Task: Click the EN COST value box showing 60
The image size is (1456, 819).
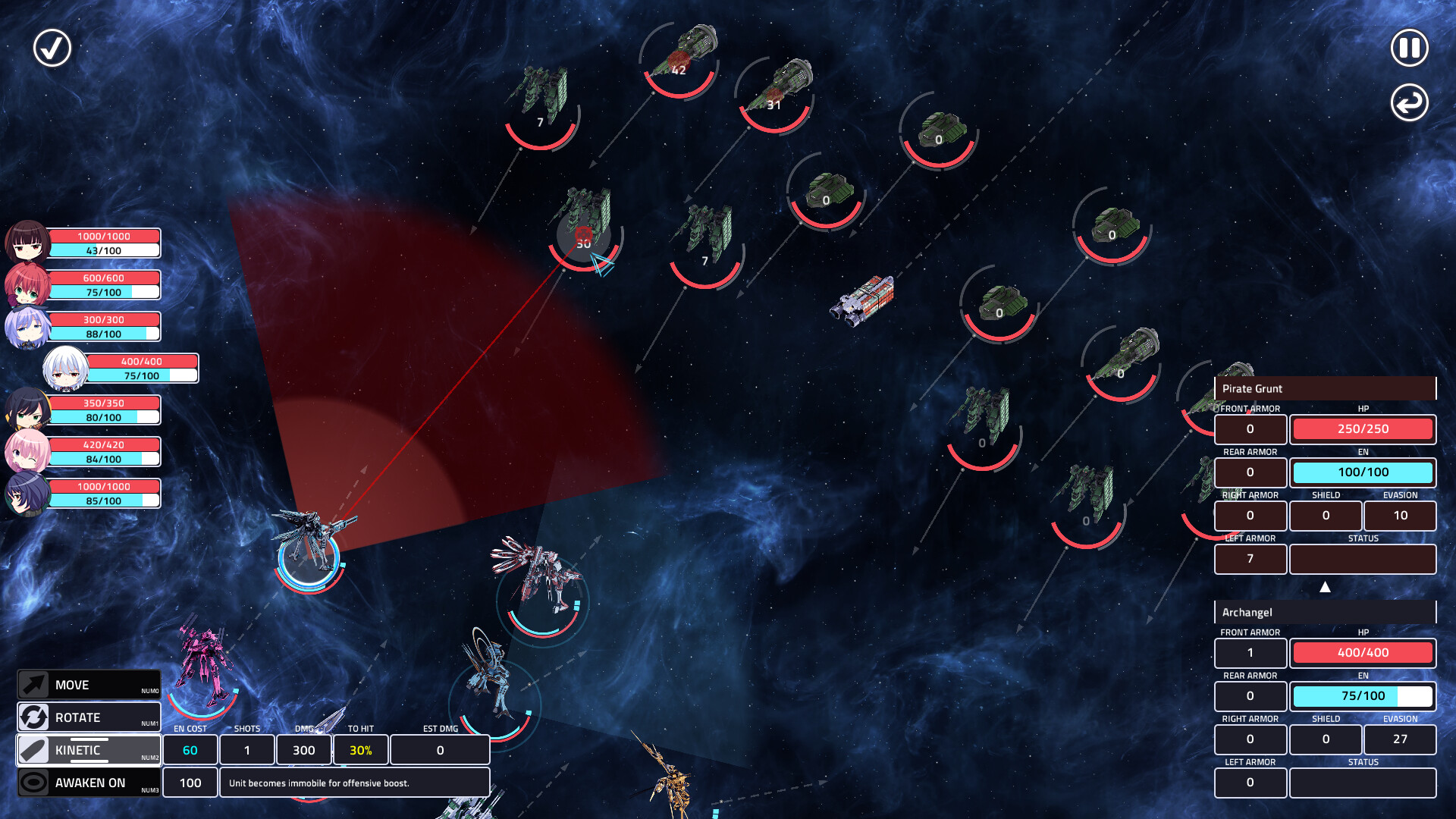Action: point(190,749)
